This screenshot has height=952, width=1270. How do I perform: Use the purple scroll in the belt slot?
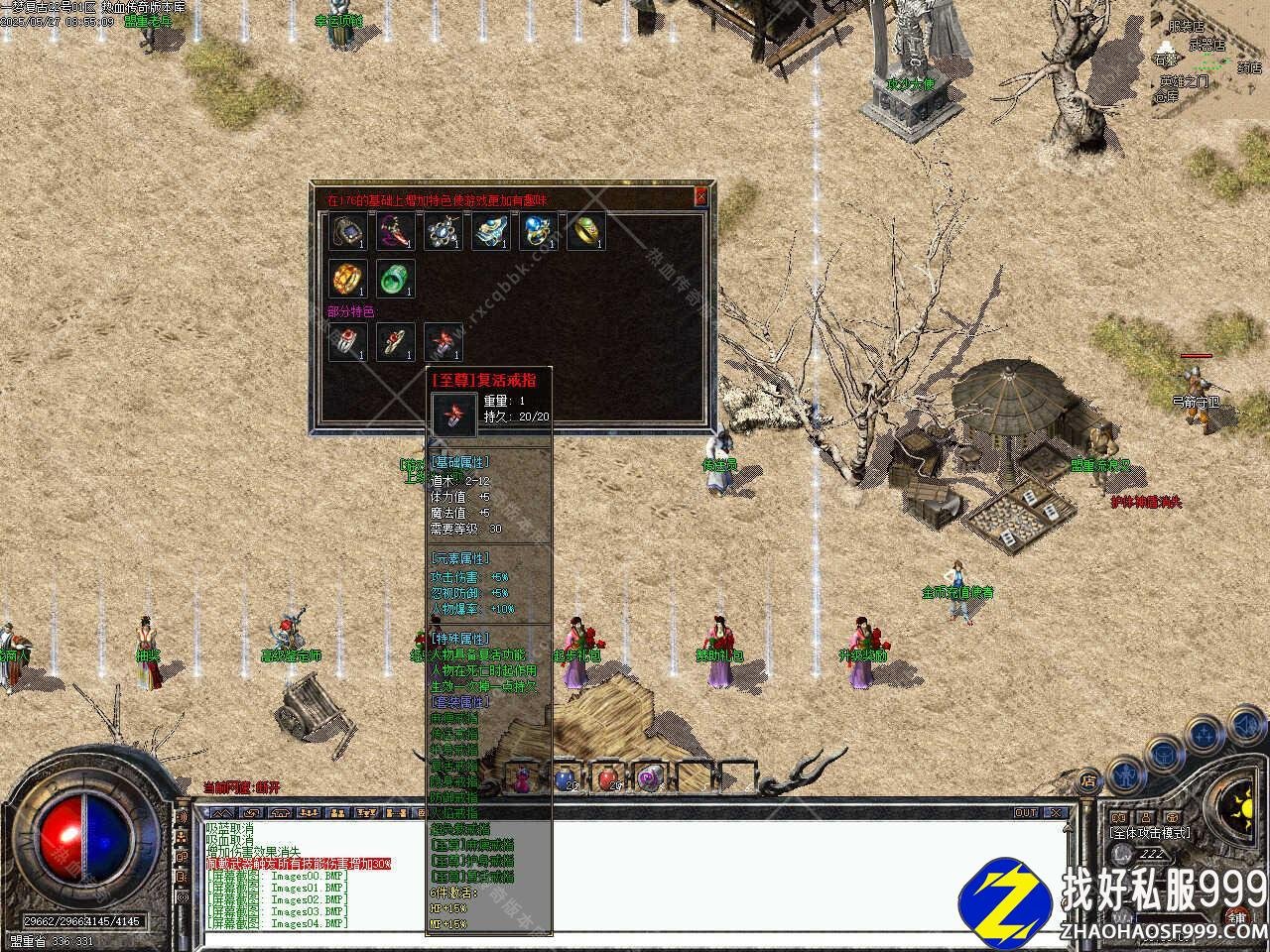pyautogui.click(x=651, y=778)
